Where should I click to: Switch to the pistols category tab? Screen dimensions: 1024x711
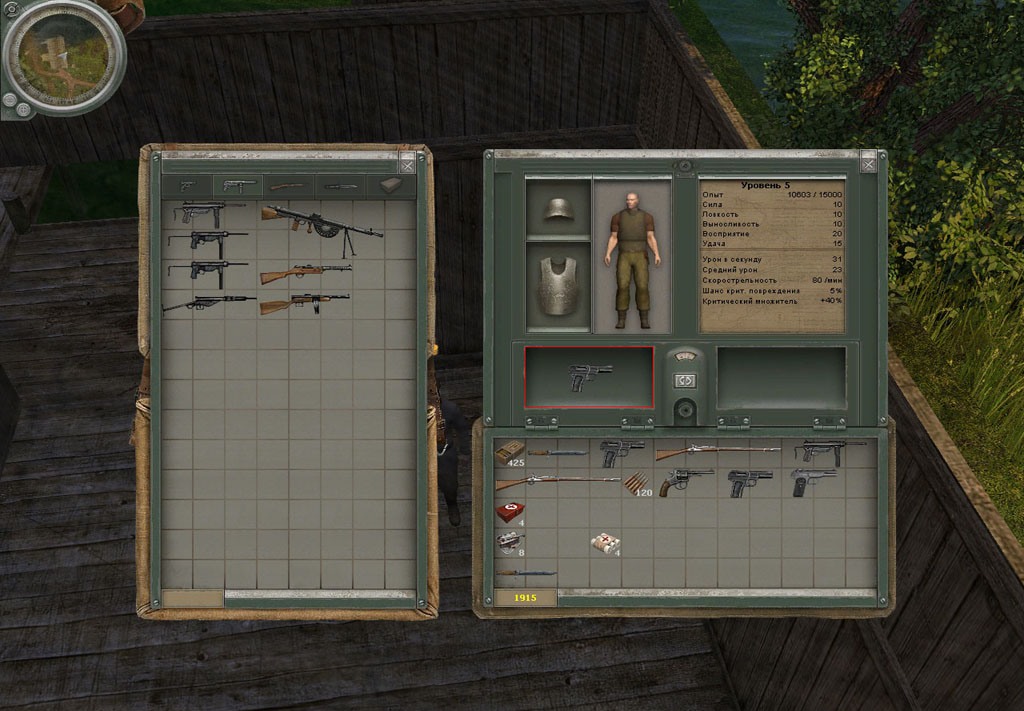pyautogui.click(x=188, y=186)
